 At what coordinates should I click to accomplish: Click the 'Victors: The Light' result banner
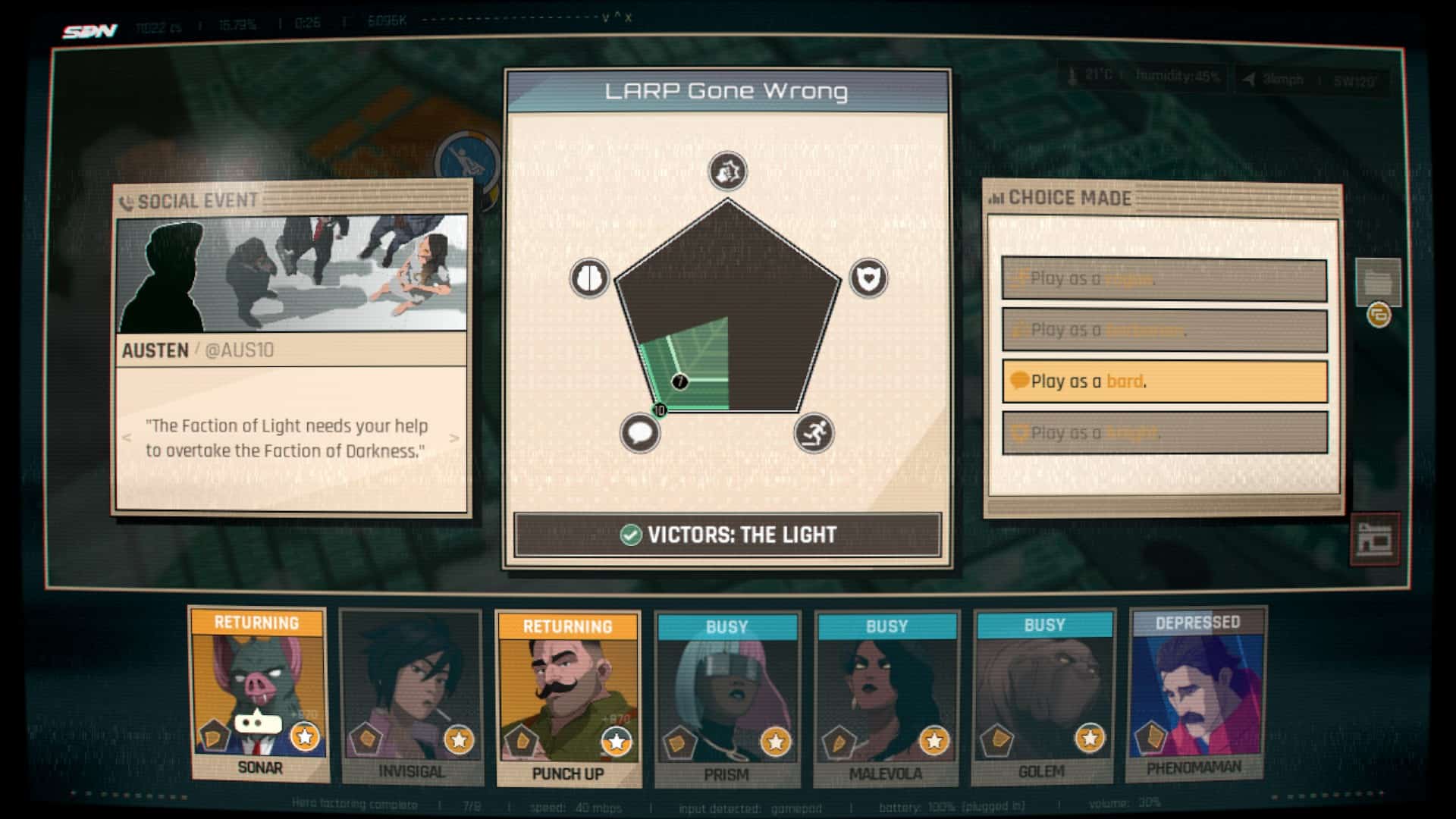(x=727, y=535)
